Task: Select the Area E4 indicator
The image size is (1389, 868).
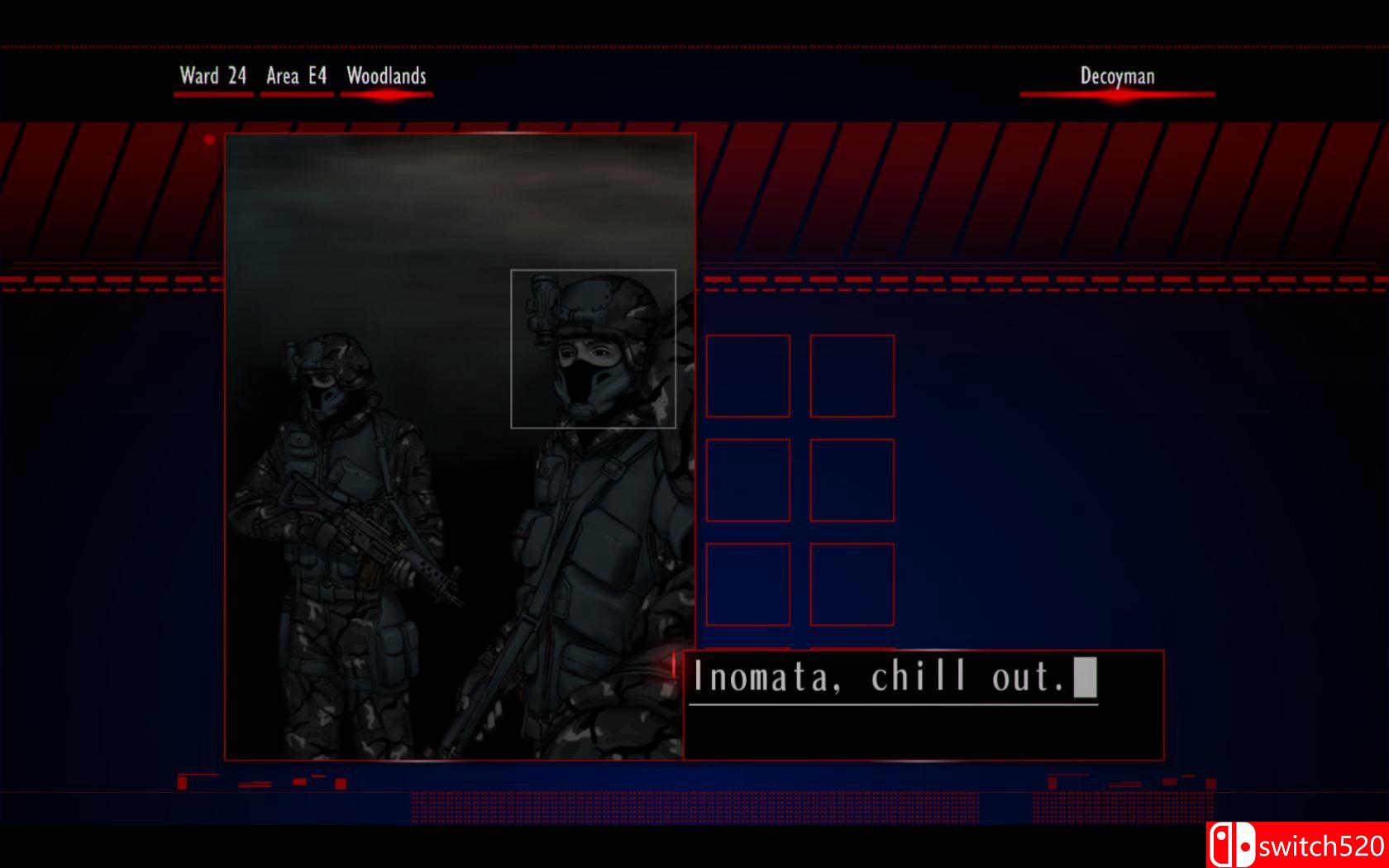Action: (295, 76)
